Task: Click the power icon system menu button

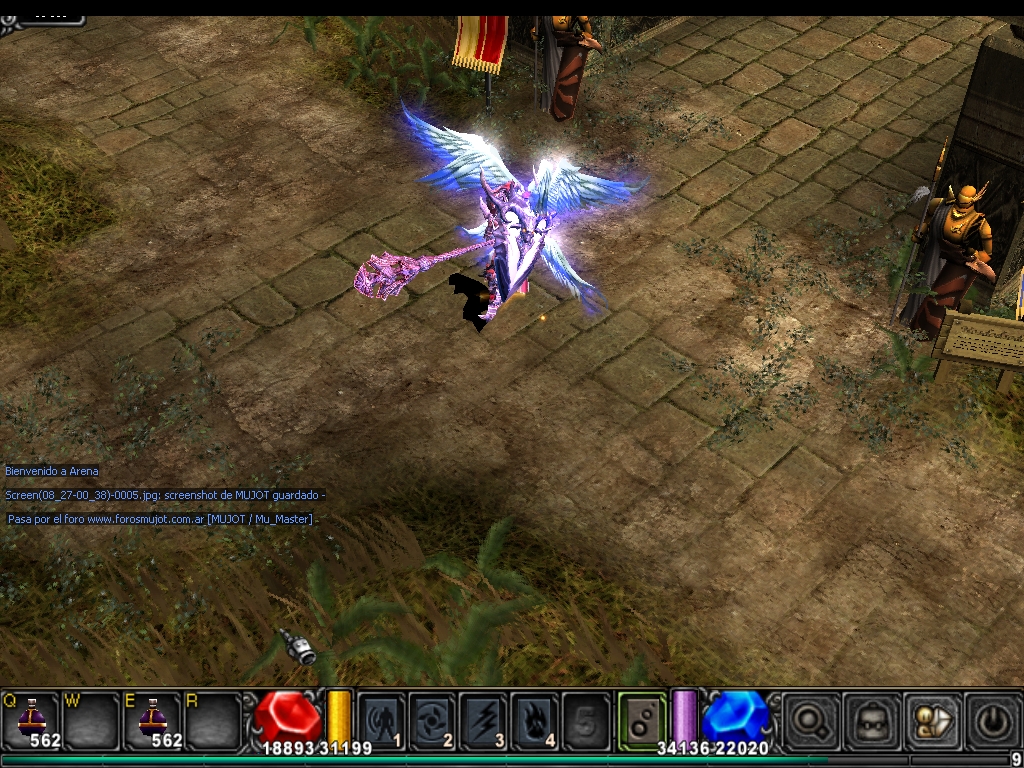Action: (993, 720)
